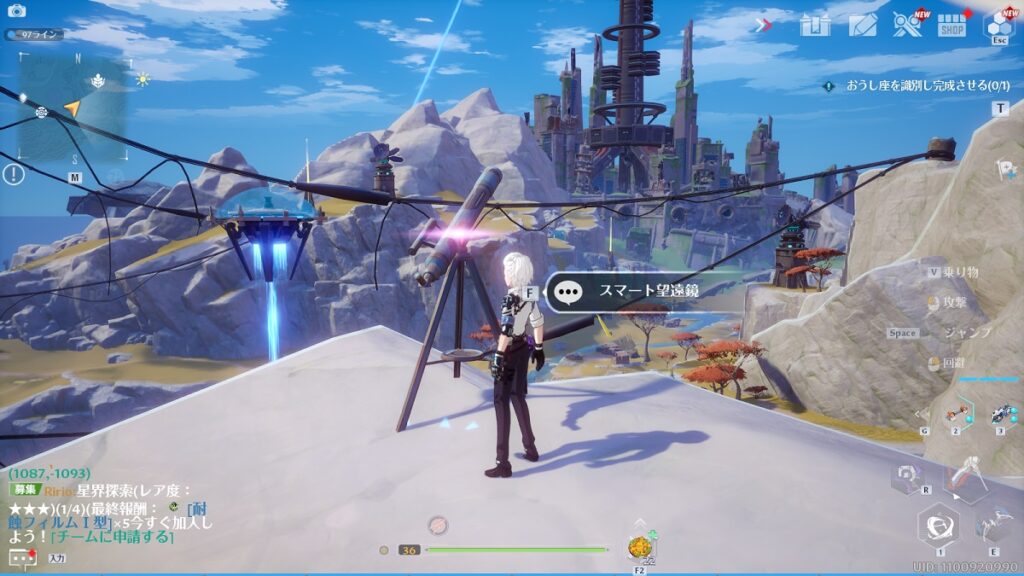Click the exclamation mark alert icon
This screenshot has width=1024, height=576.
coord(13,175)
